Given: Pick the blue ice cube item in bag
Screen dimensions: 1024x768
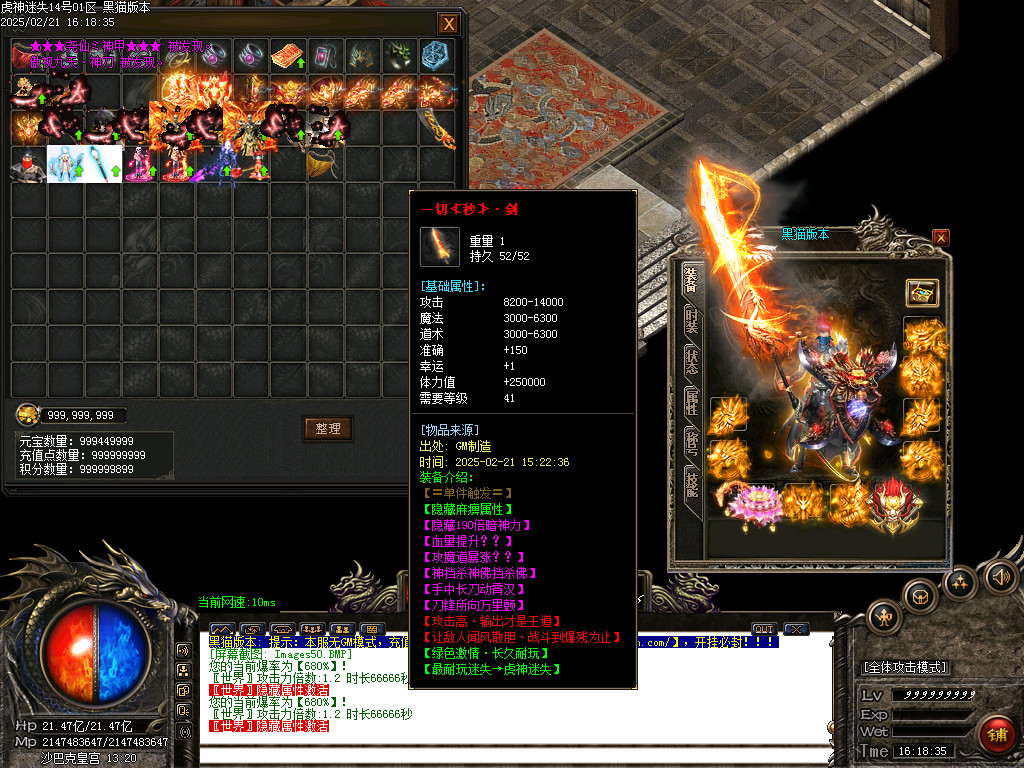Looking at the screenshot, I should click(436, 56).
